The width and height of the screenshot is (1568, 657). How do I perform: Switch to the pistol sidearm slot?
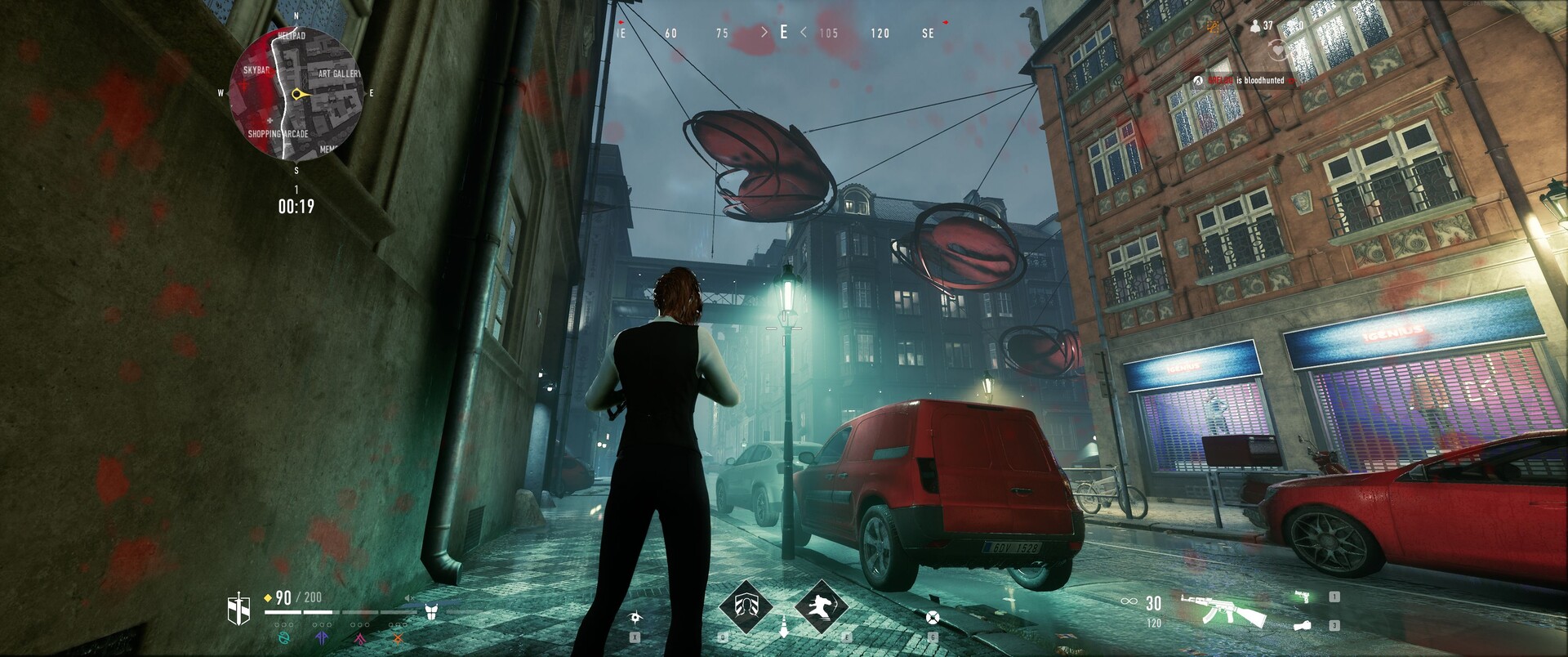pos(1305,597)
